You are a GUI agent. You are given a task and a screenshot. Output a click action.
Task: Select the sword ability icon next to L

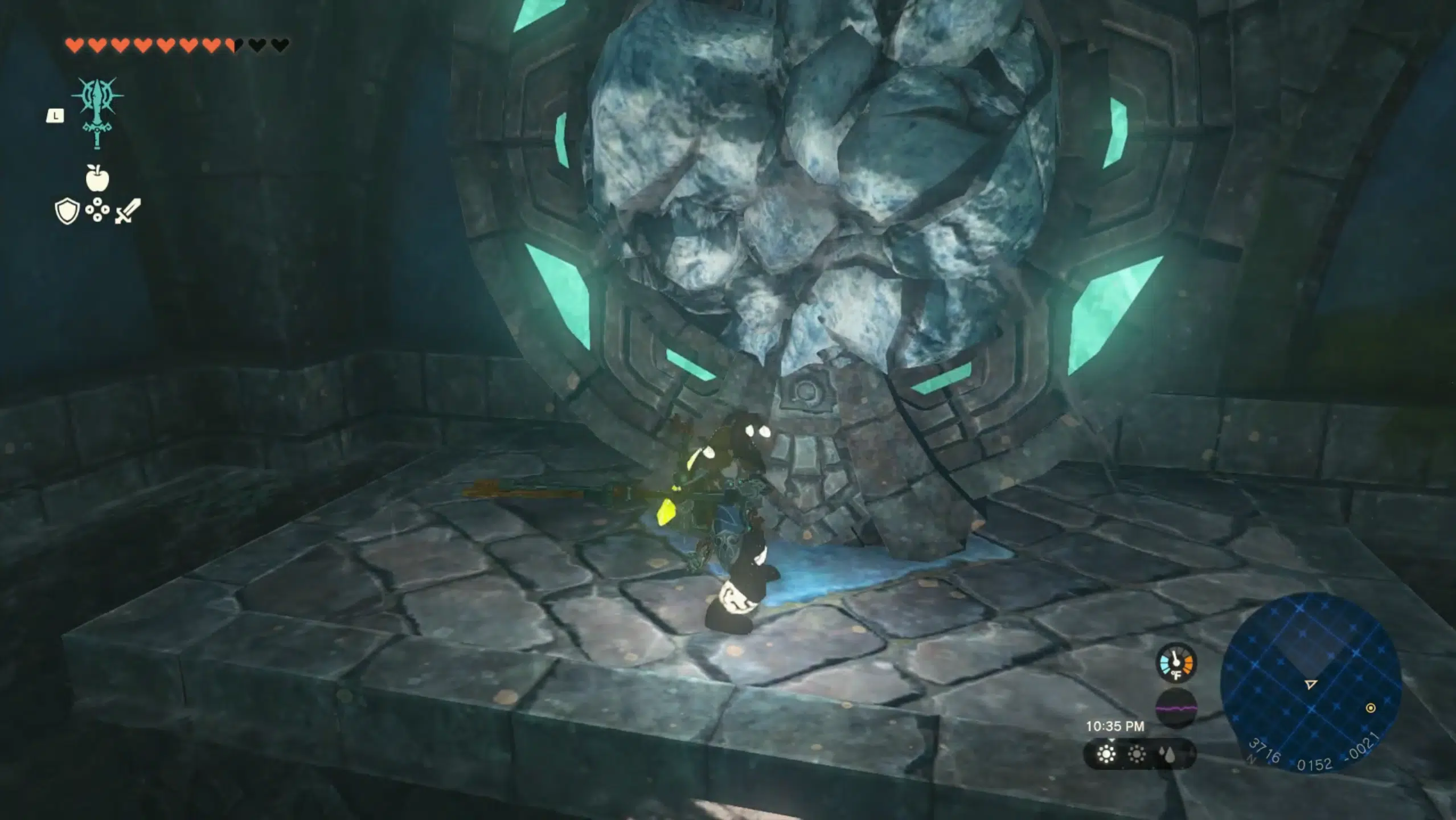tap(98, 112)
